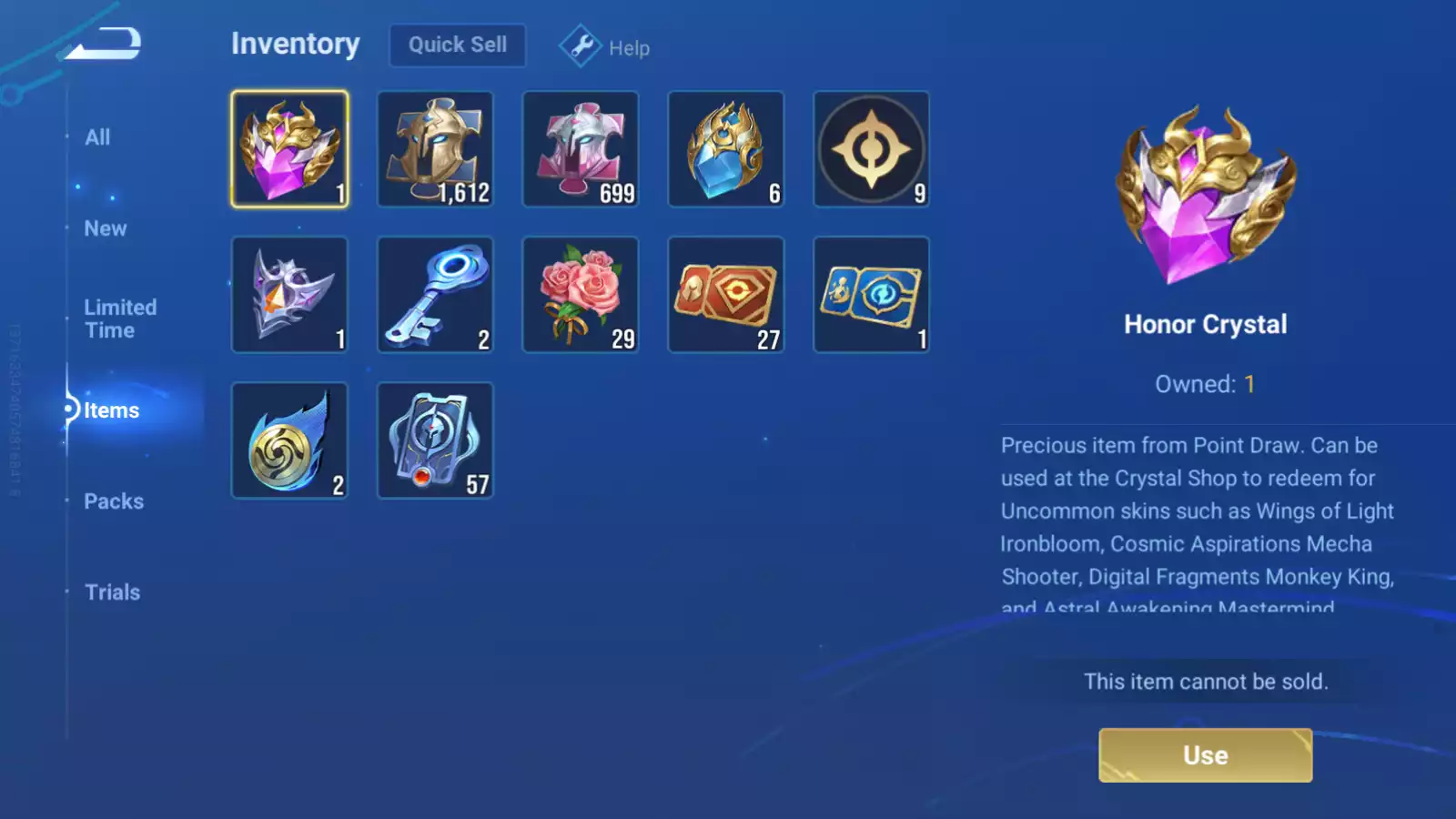1456x819 pixels.
Task: Open the Quick Sell option
Action: [x=457, y=45]
